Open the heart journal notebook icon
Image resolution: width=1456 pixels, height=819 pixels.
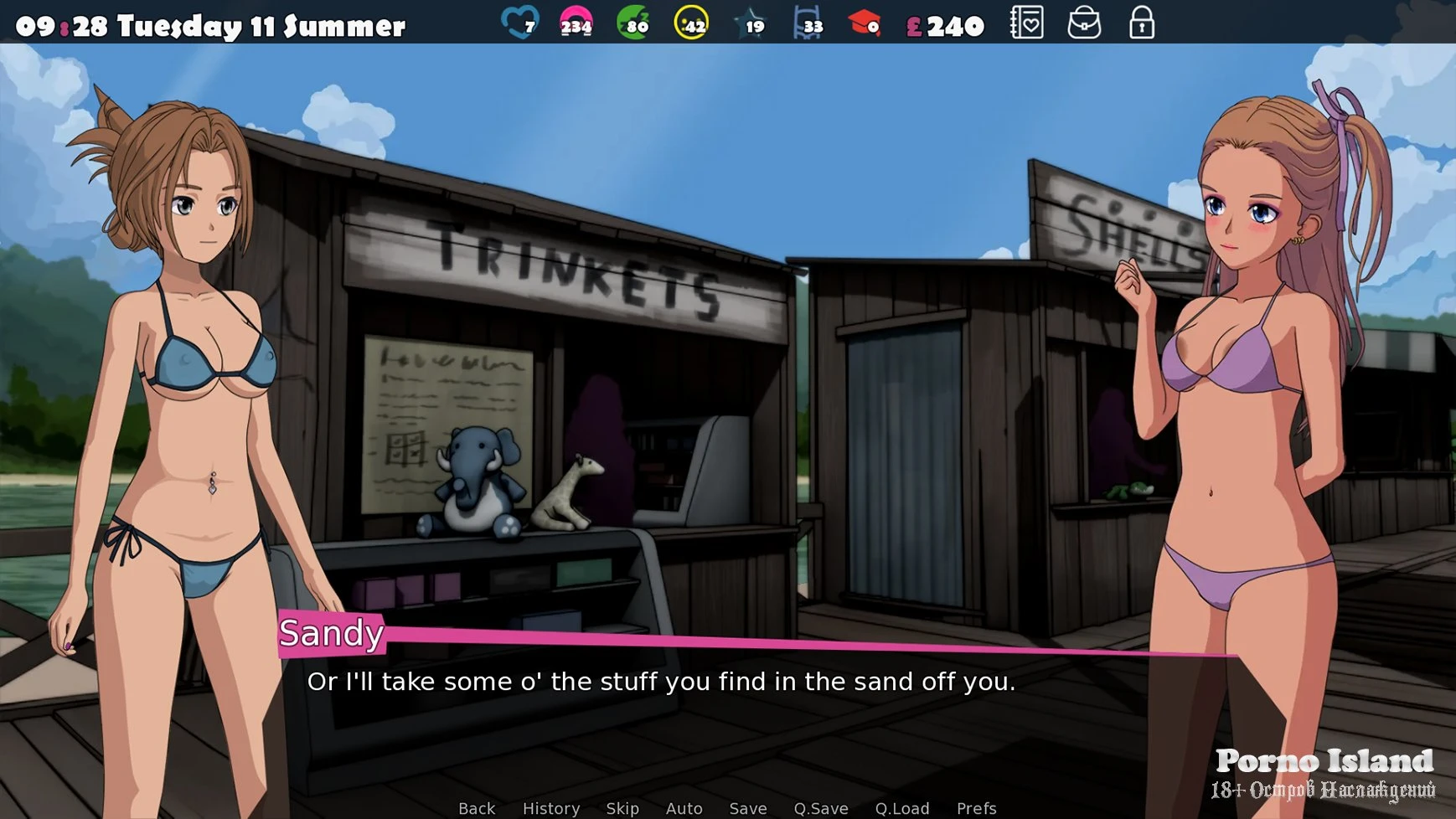[x=1027, y=23]
